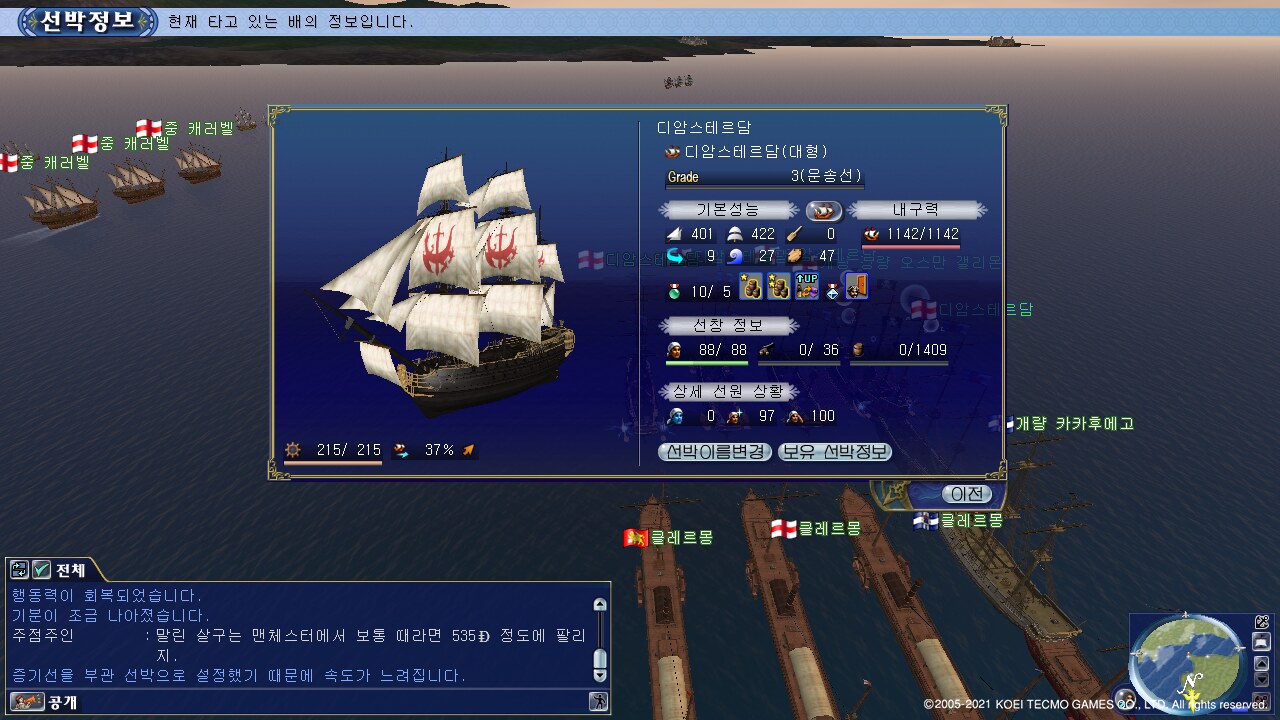Screen dimensions: 1280x720
Task: Open the map window button beside minimap
Action: tap(1262, 642)
